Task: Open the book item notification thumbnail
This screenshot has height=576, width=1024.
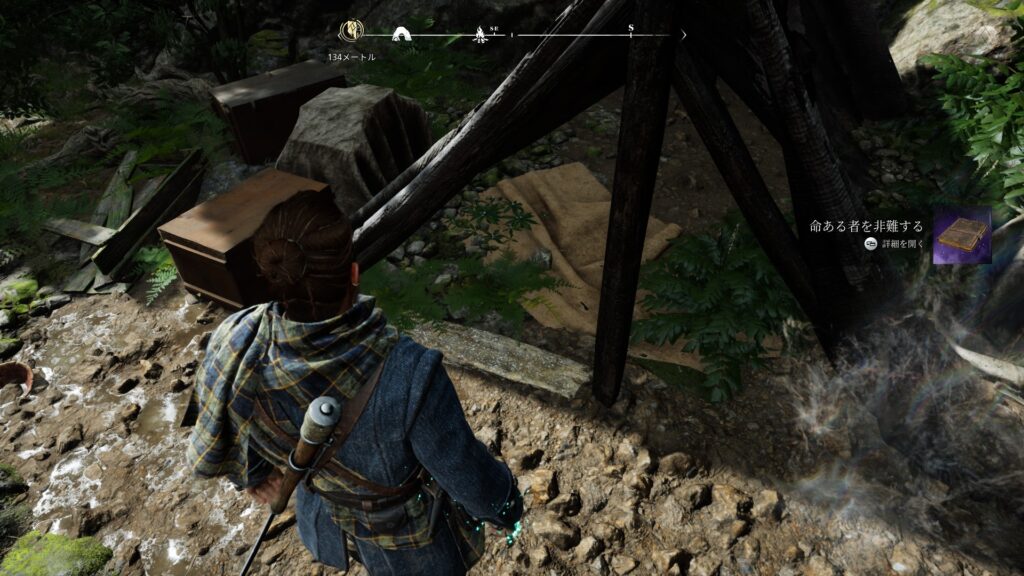Action: tap(962, 235)
